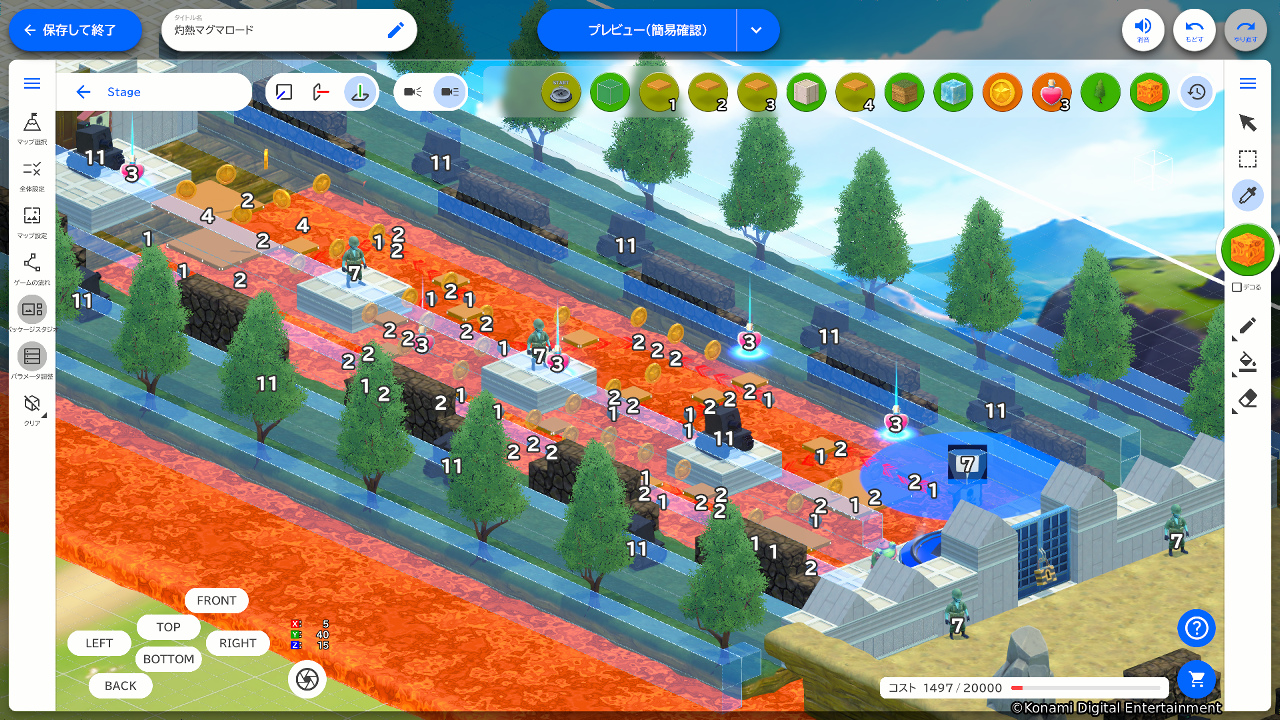Screen dimensions: 1280x720
Task: Toggle the sound speaker button
Action: [x=1143, y=30]
